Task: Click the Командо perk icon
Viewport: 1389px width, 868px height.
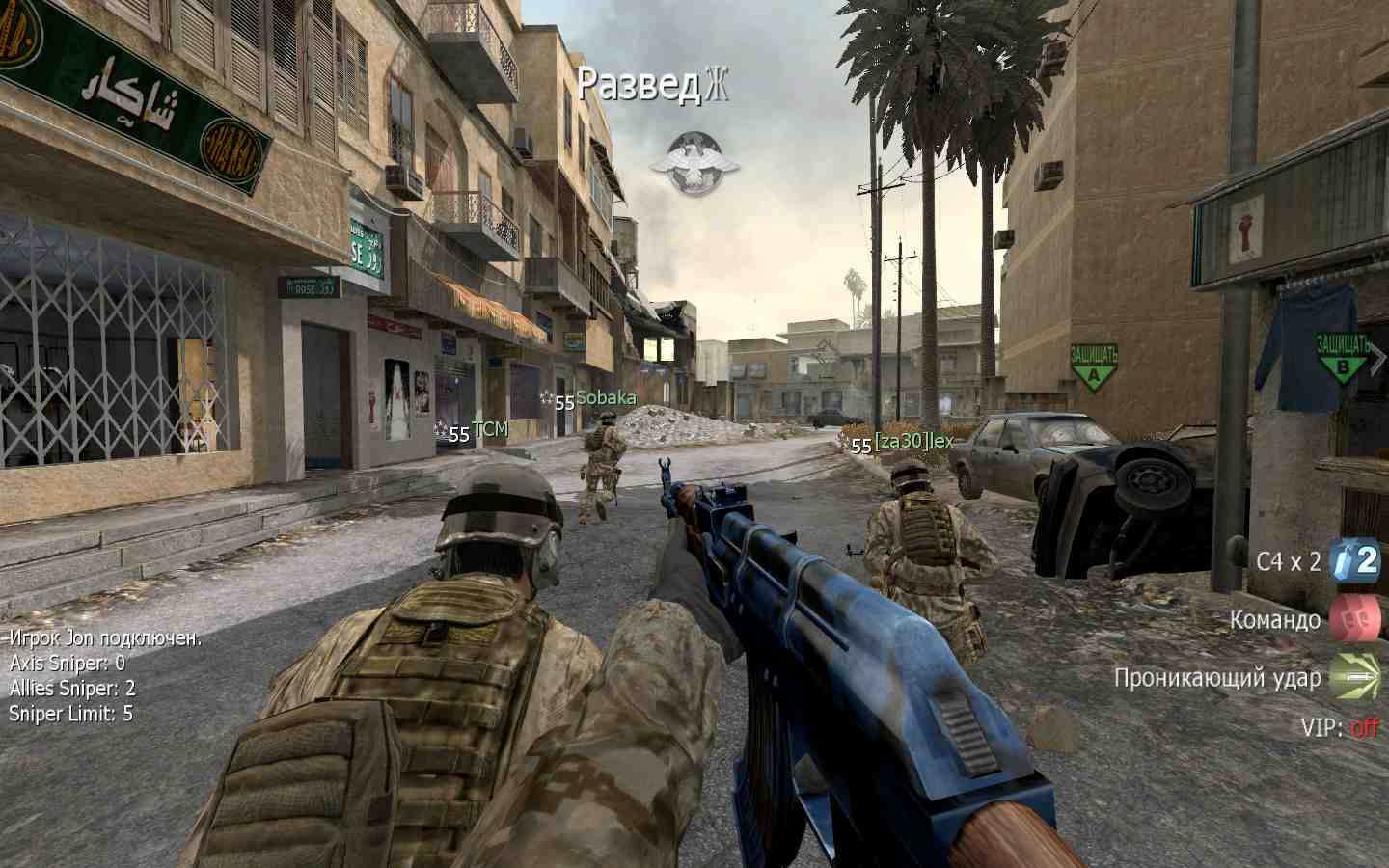Action: (x=1354, y=618)
